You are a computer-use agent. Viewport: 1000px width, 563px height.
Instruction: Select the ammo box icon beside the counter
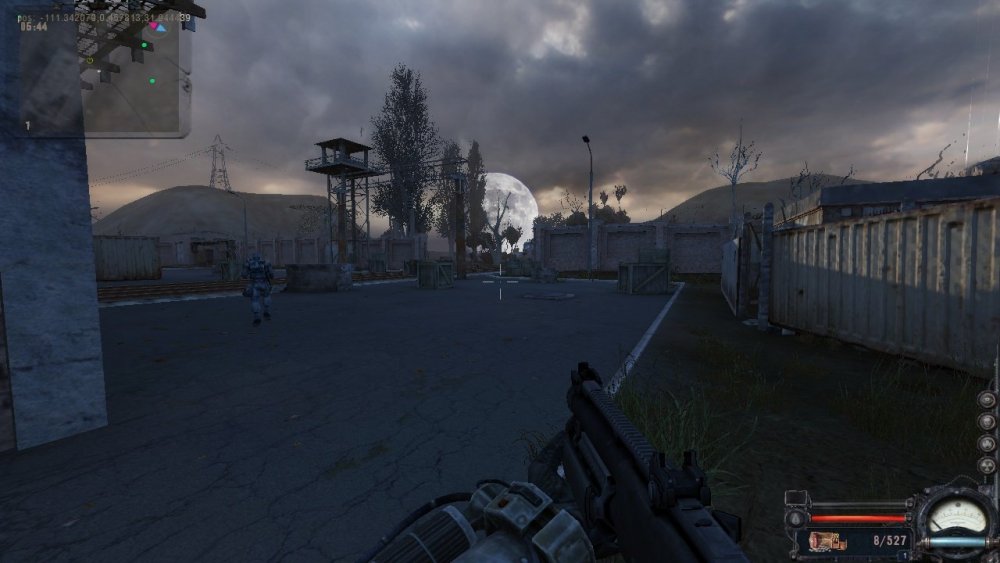(x=829, y=541)
